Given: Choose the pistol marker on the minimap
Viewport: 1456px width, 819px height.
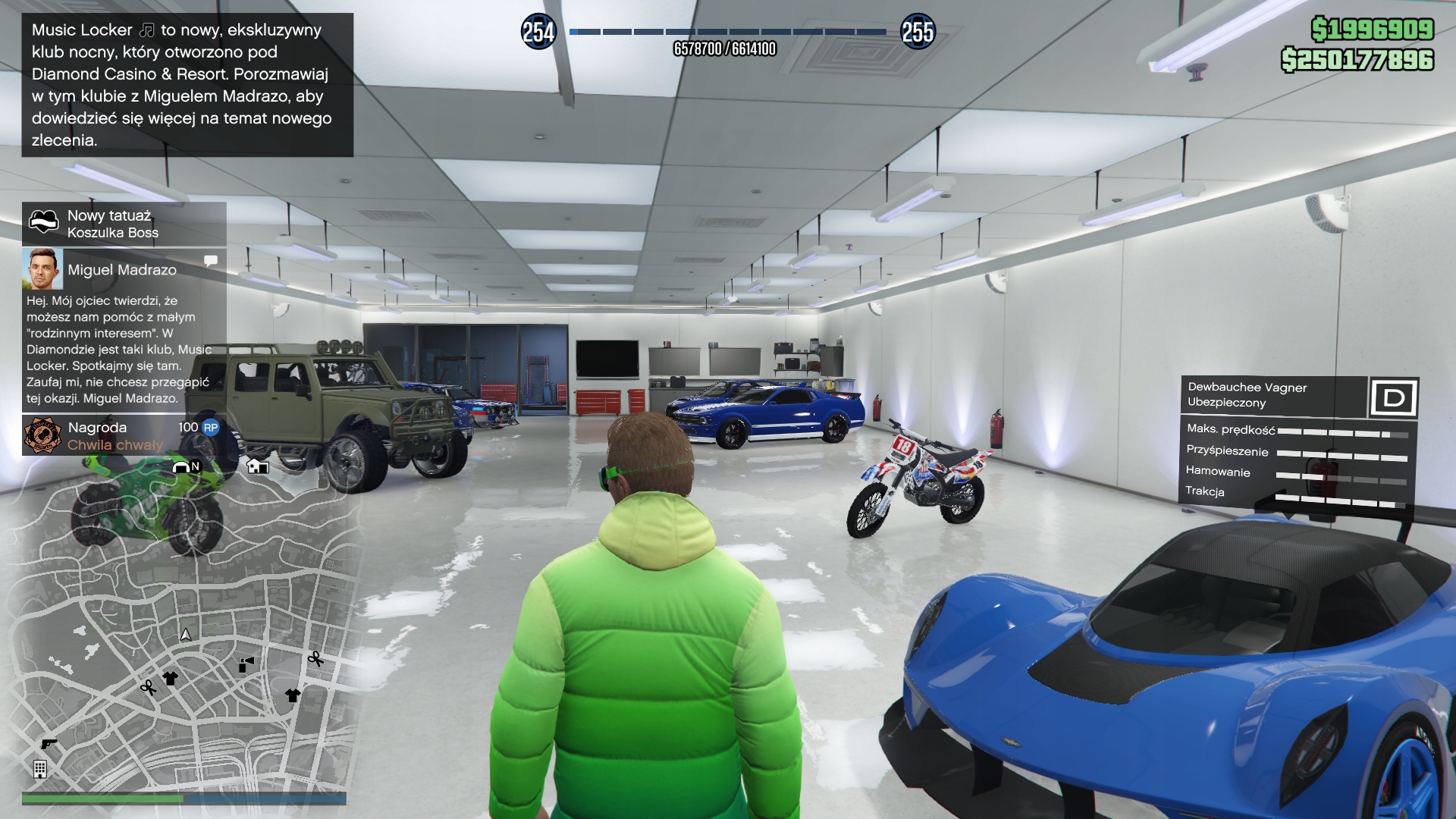Looking at the screenshot, I should pyautogui.click(x=49, y=744).
